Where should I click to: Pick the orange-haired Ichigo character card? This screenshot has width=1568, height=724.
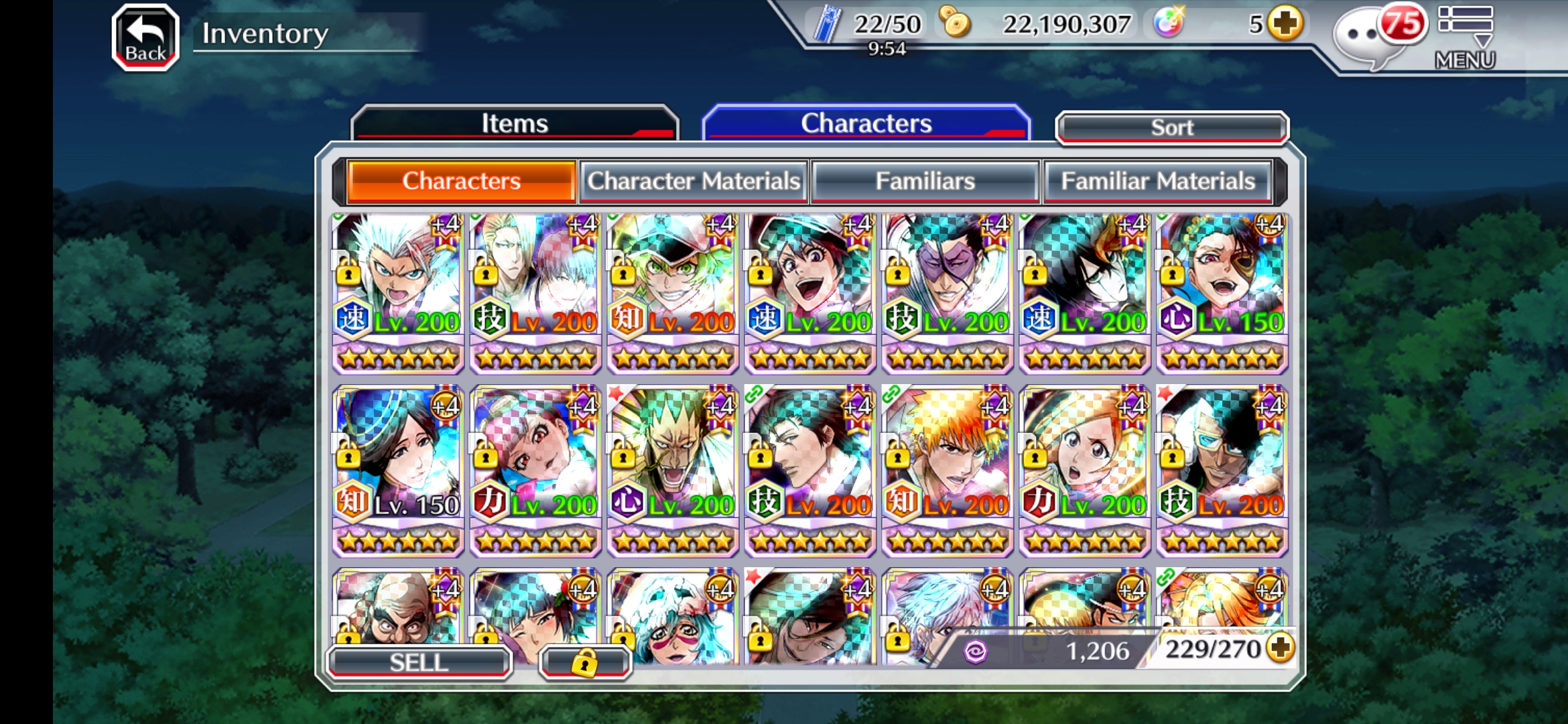947,470
